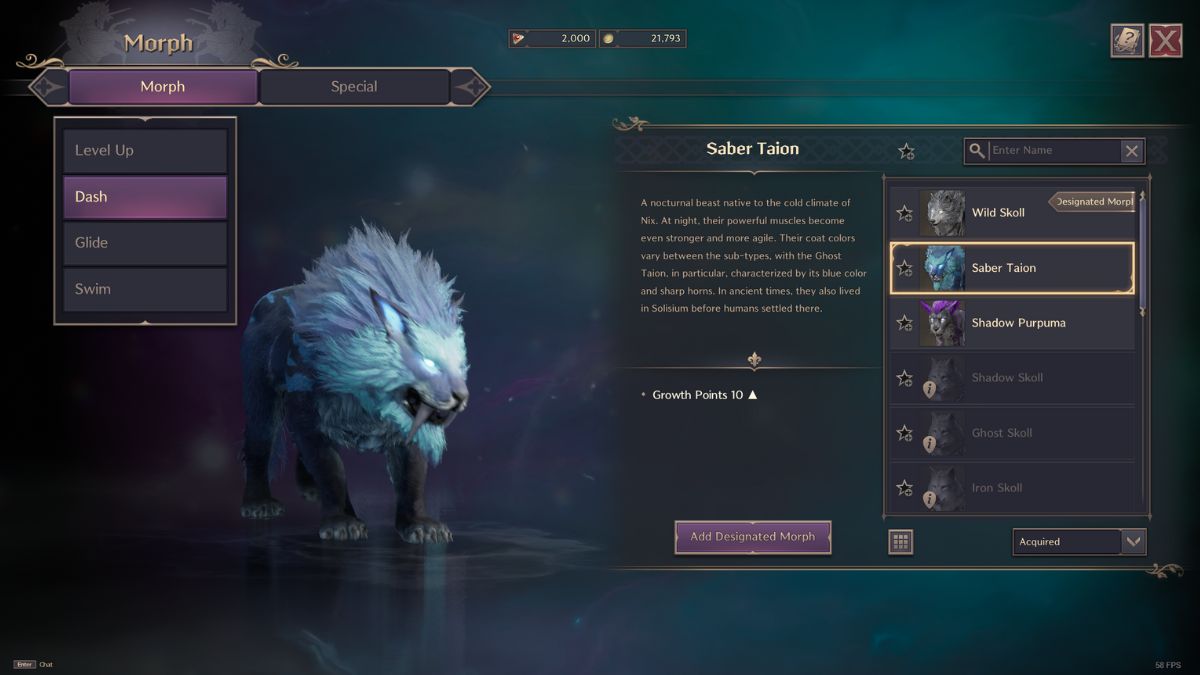
Task: Clear the search box with X
Action: click(x=1131, y=151)
